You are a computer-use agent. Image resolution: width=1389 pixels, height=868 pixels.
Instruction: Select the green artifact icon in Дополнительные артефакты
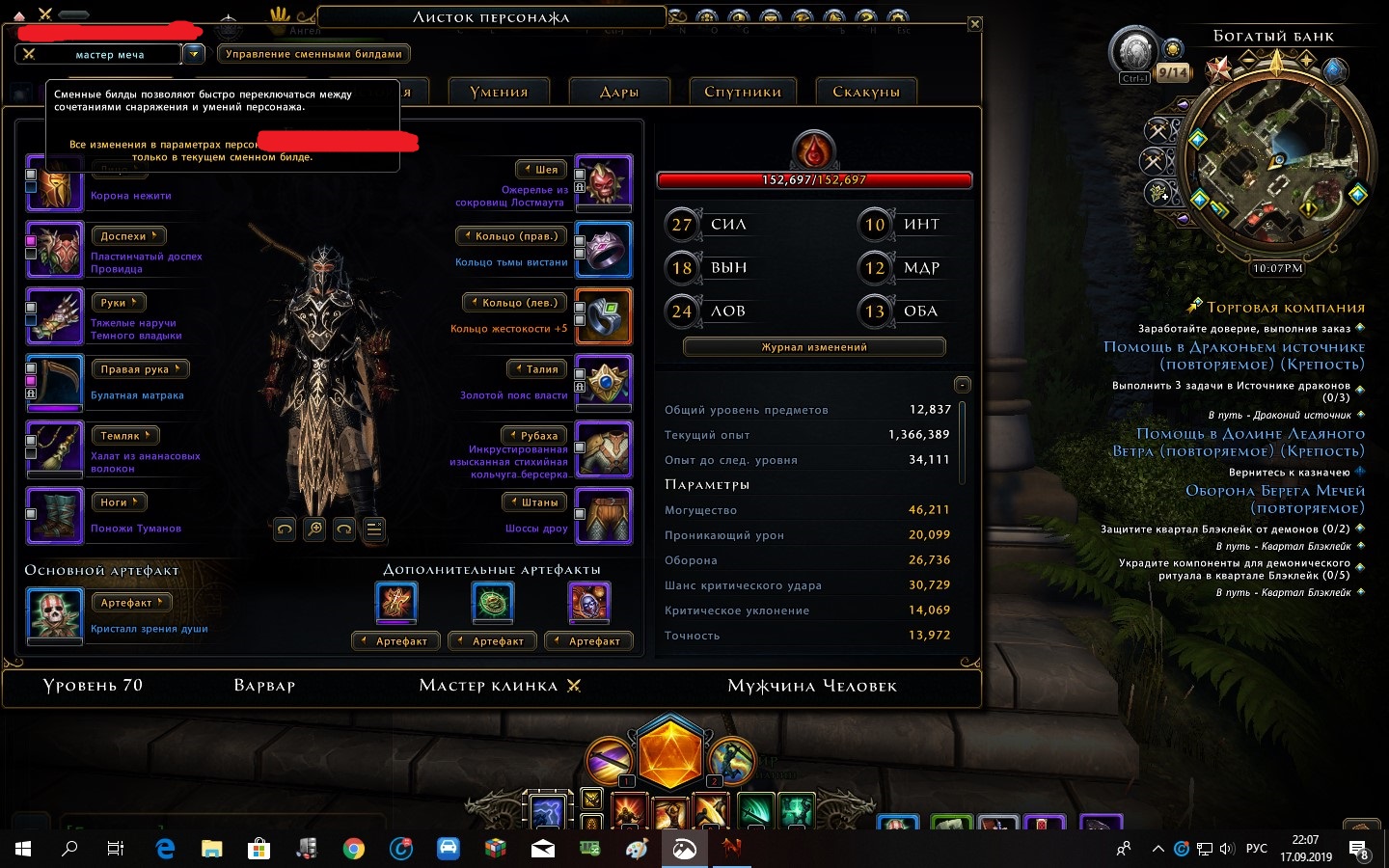[x=493, y=602]
